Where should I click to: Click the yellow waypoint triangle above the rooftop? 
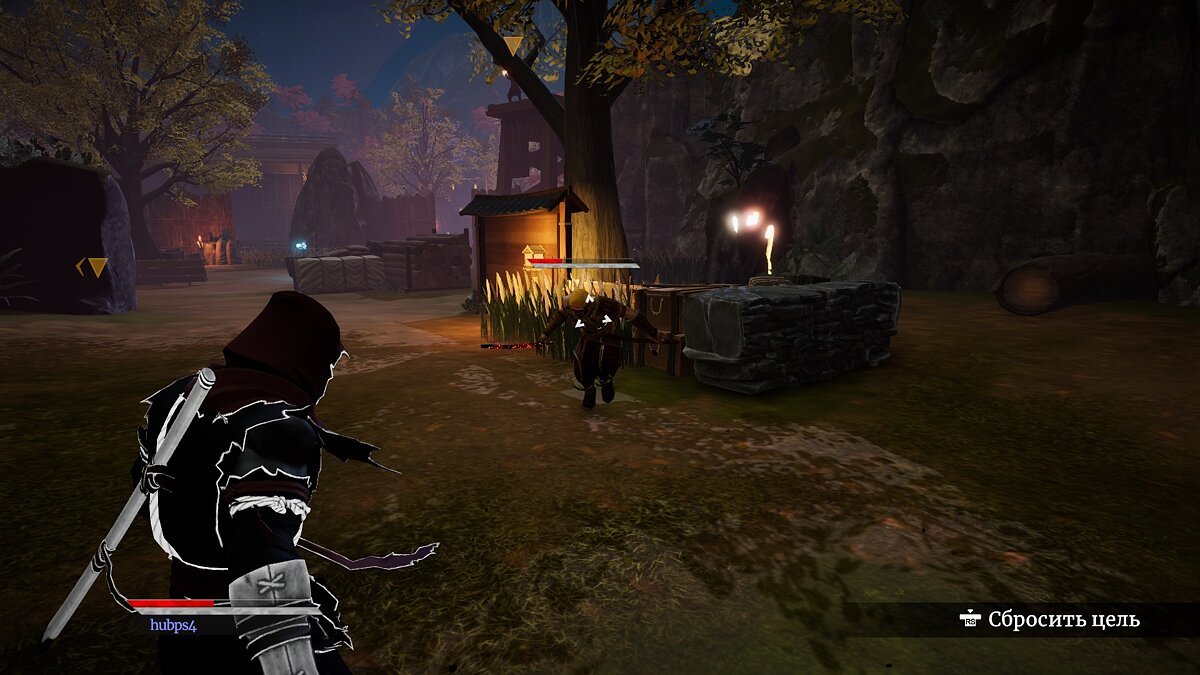[x=513, y=46]
